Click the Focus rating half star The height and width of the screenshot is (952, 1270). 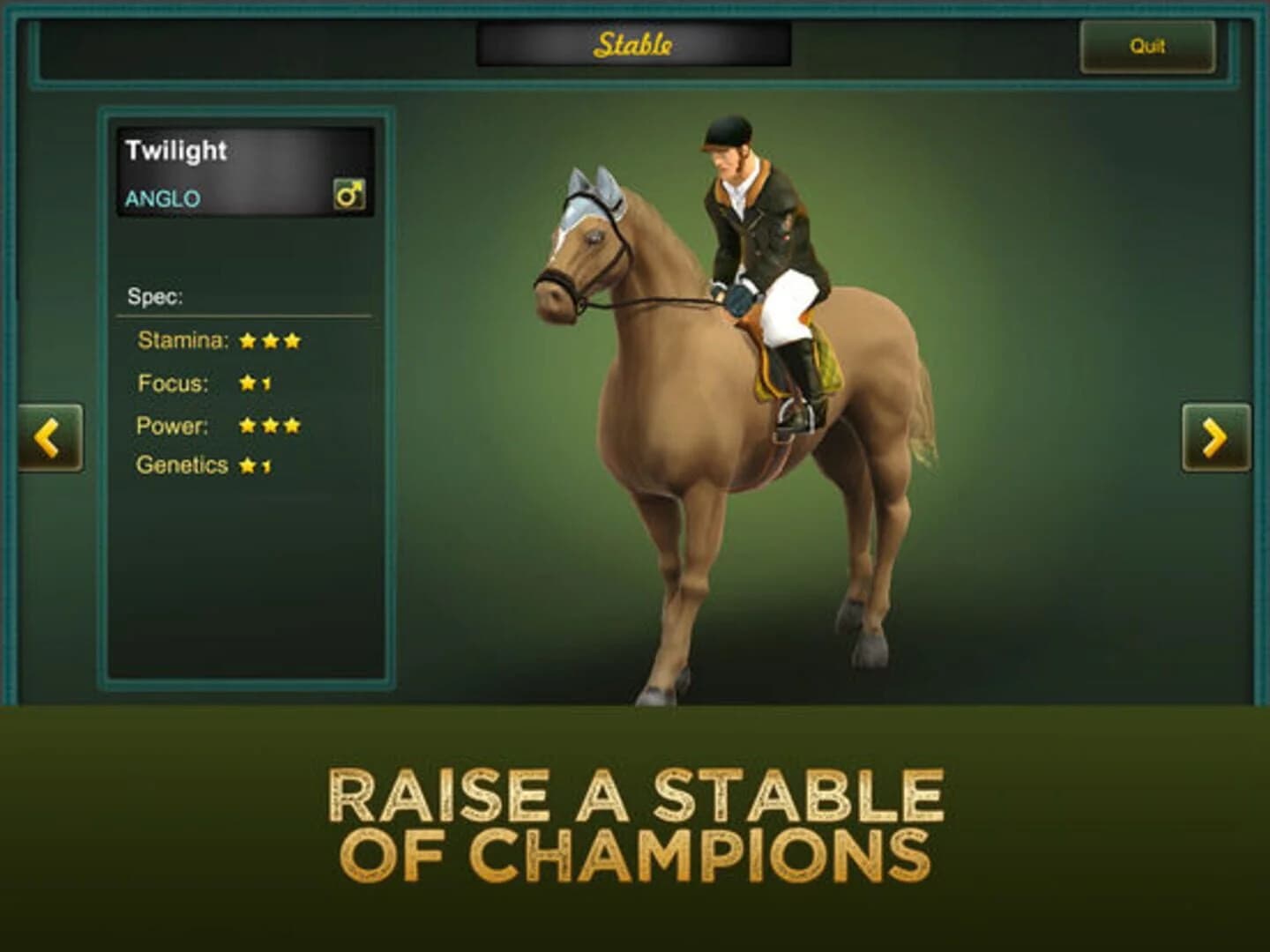click(267, 383)
